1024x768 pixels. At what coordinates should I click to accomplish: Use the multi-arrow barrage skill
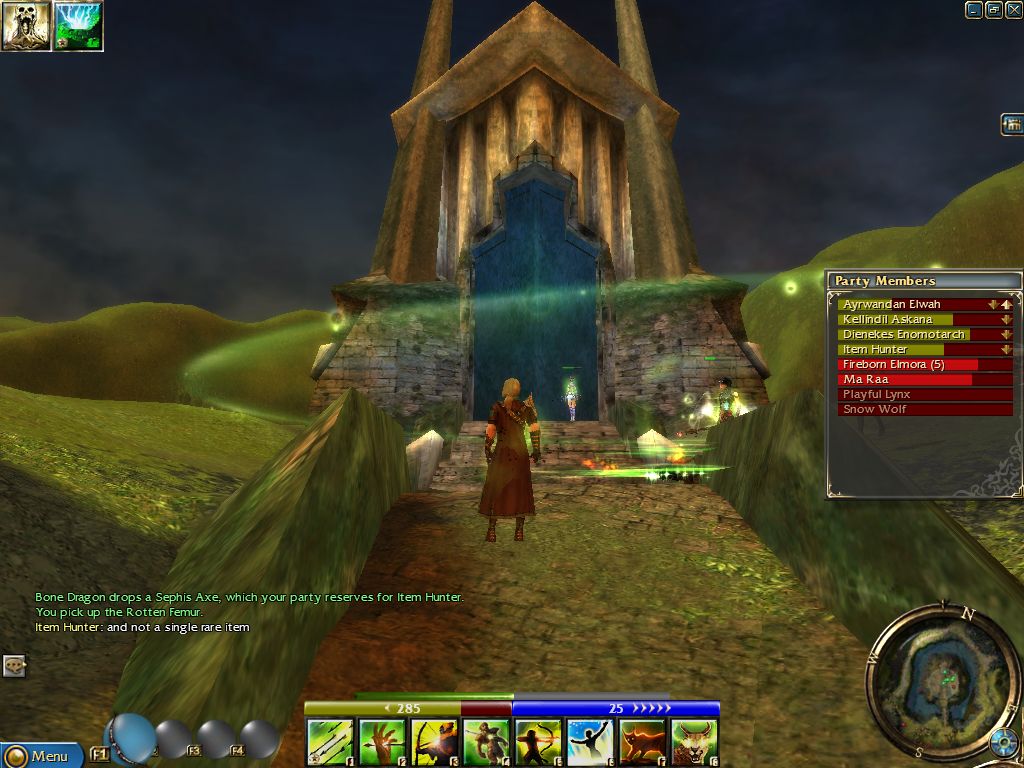[330, 743]
